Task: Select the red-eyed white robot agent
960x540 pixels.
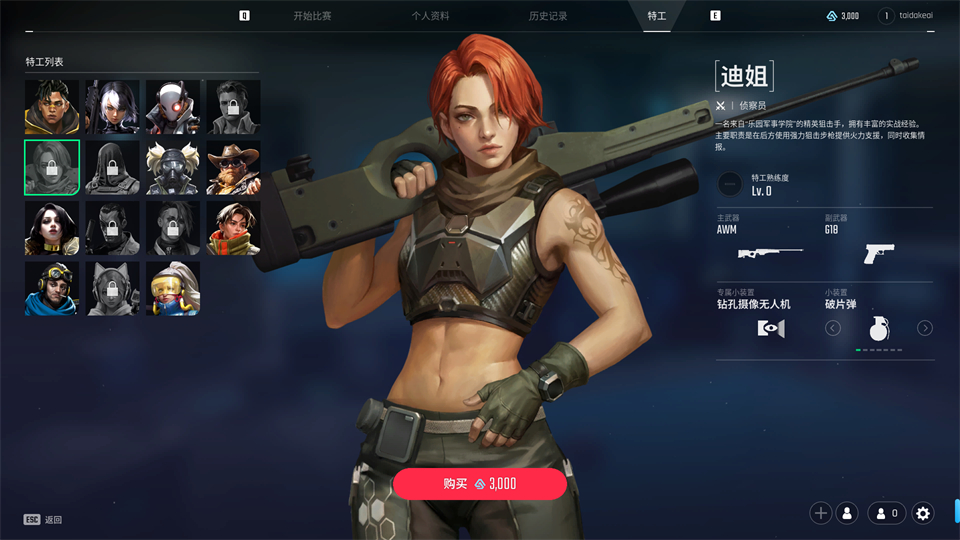Action: [x=173, y=107]
